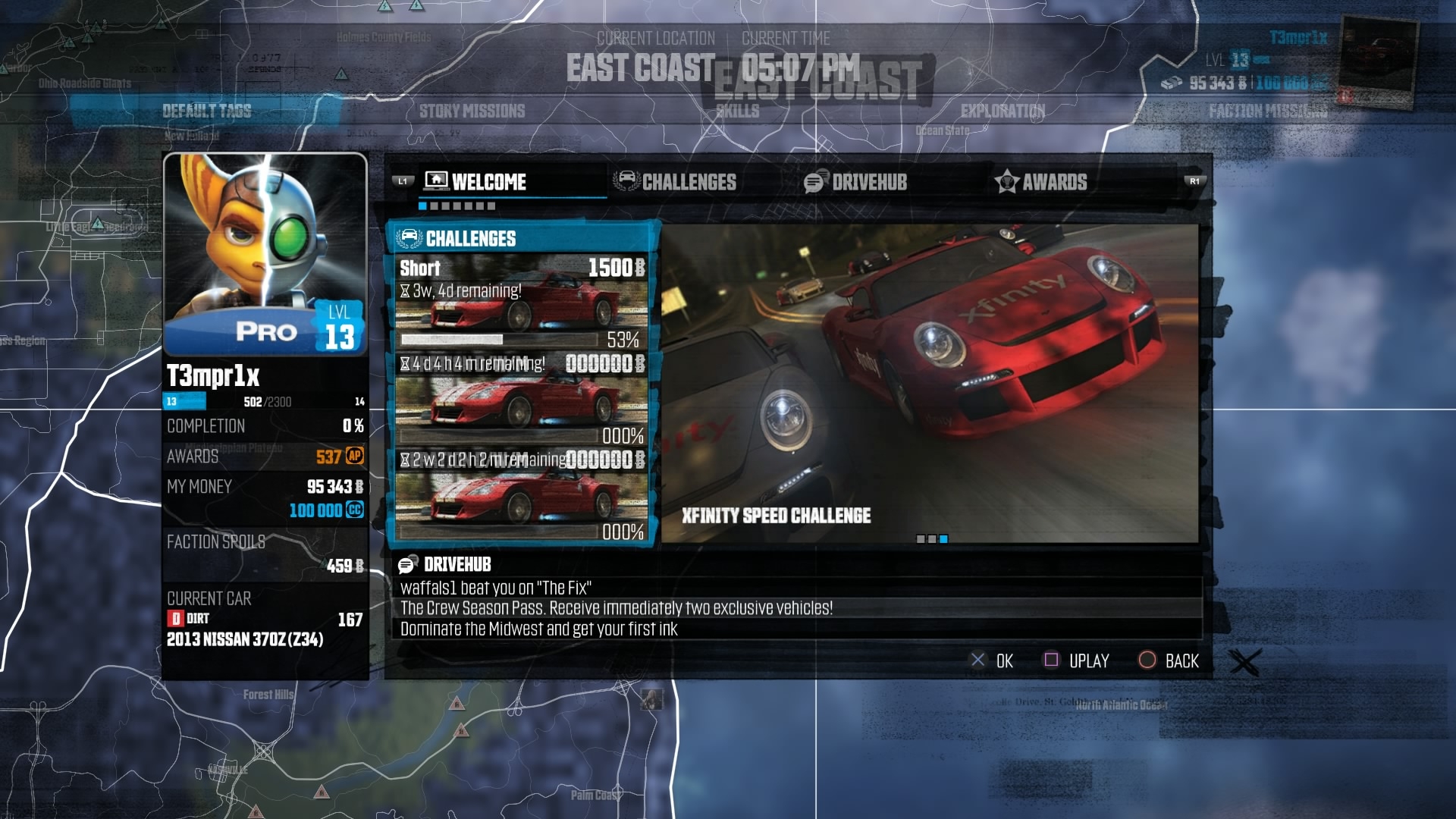Select the Skills map filter
The width and height of the screenshot is (1456, 819).
[x=738, y=111]
